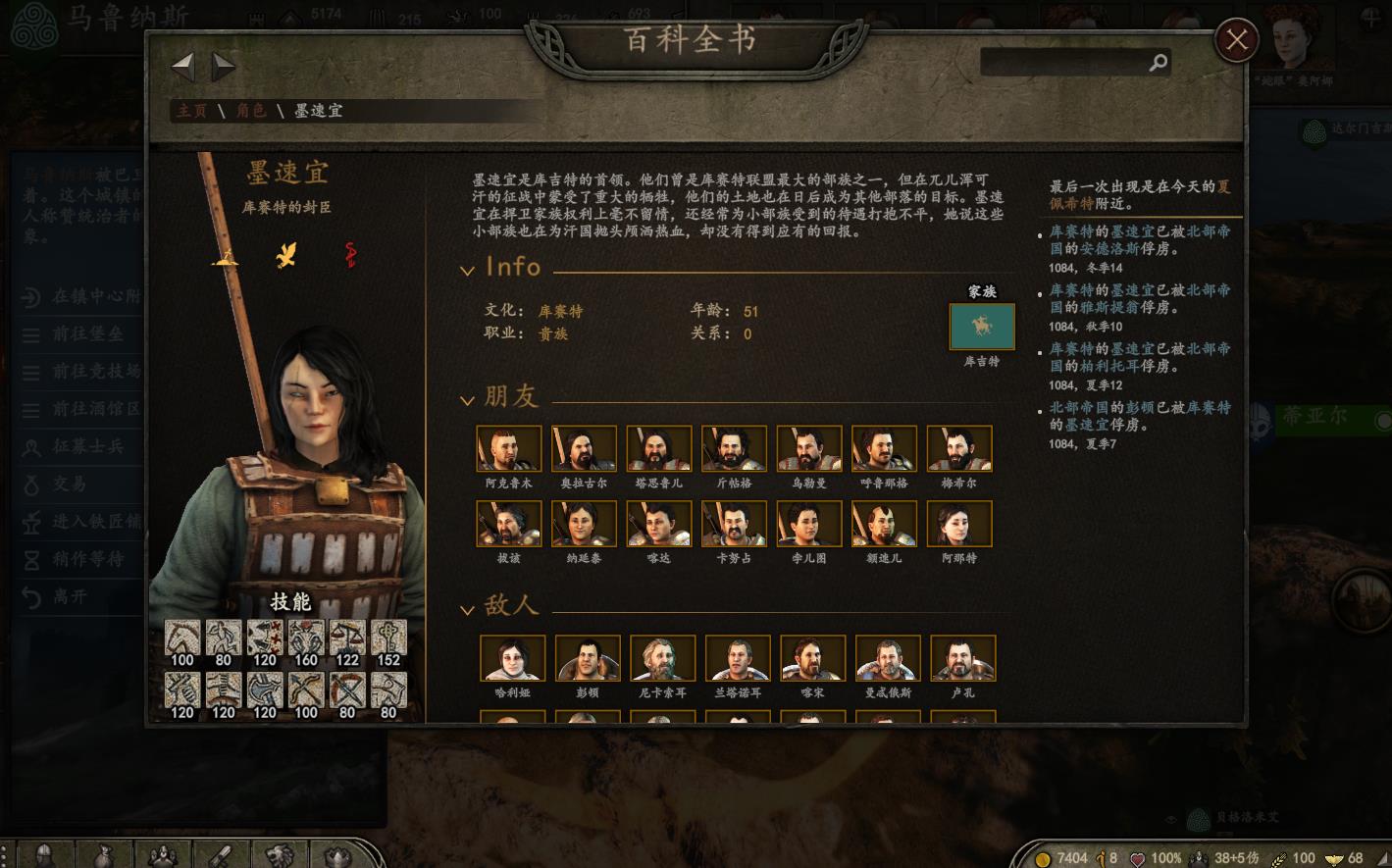The height and width of the screenshot is (868, 1392).
Task: Open the kingdom panel lion icon
Action: click(x=280, y=856)
